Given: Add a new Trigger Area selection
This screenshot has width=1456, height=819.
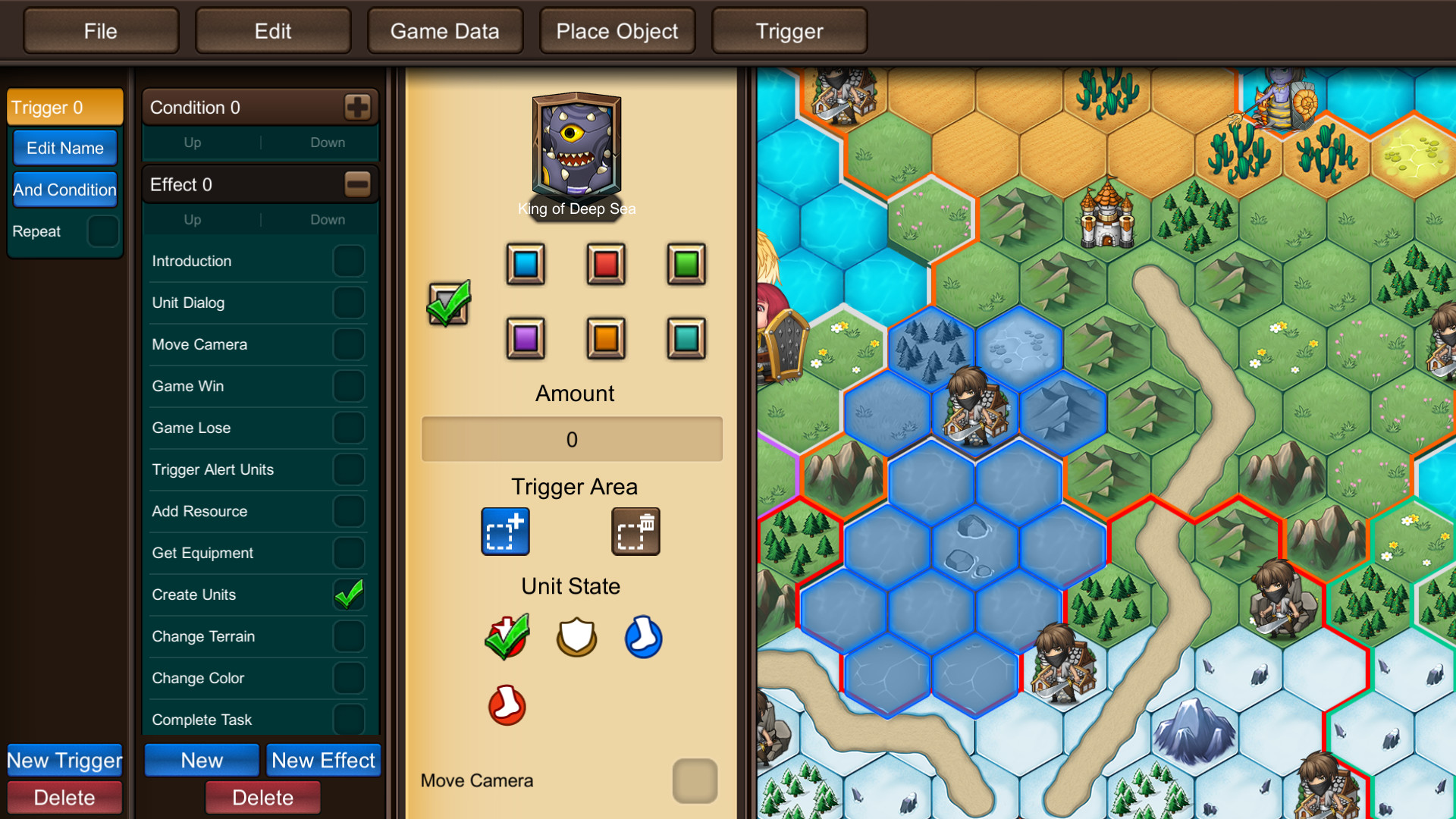Looking at the screenshot, I should coord(505,531).
